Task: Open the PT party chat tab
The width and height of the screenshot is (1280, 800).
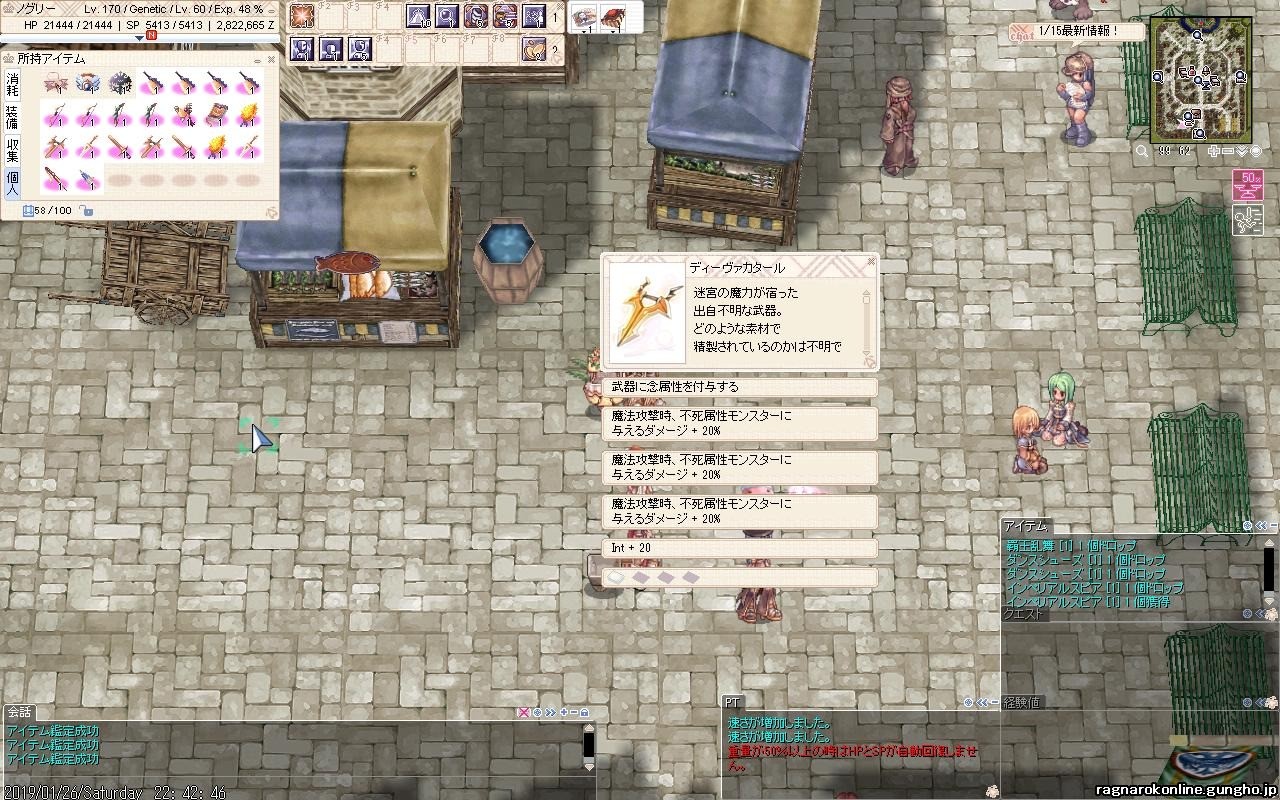Action: 733,702
